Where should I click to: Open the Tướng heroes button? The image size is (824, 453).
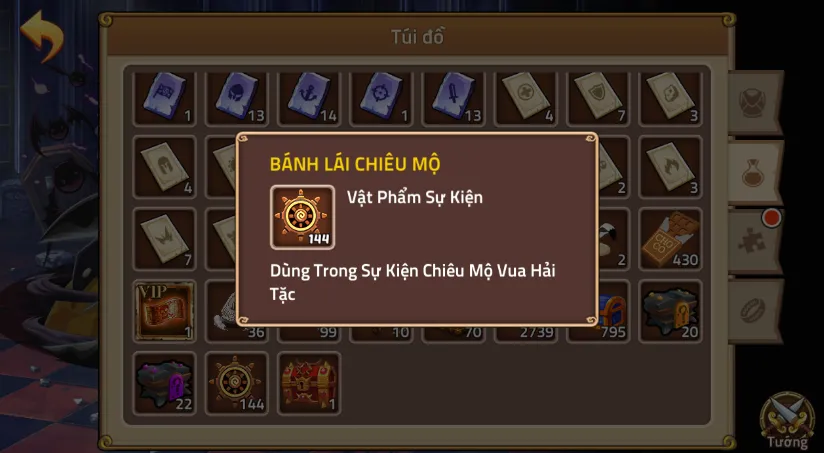tap(787, 419)
